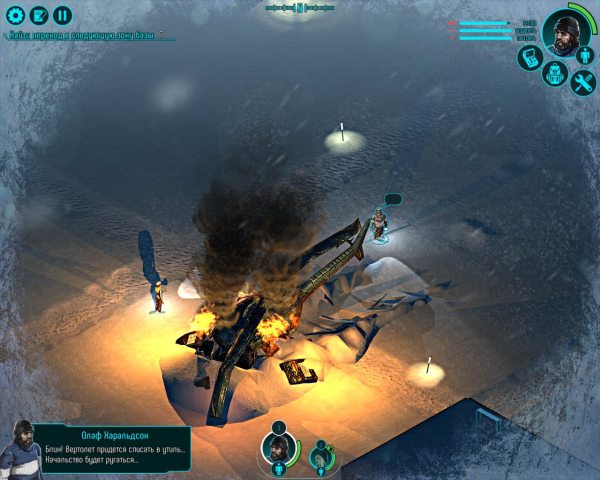This screenshot has width=600, height=480.
Task: Open the journal notepad icon
Action: point(39,15)
